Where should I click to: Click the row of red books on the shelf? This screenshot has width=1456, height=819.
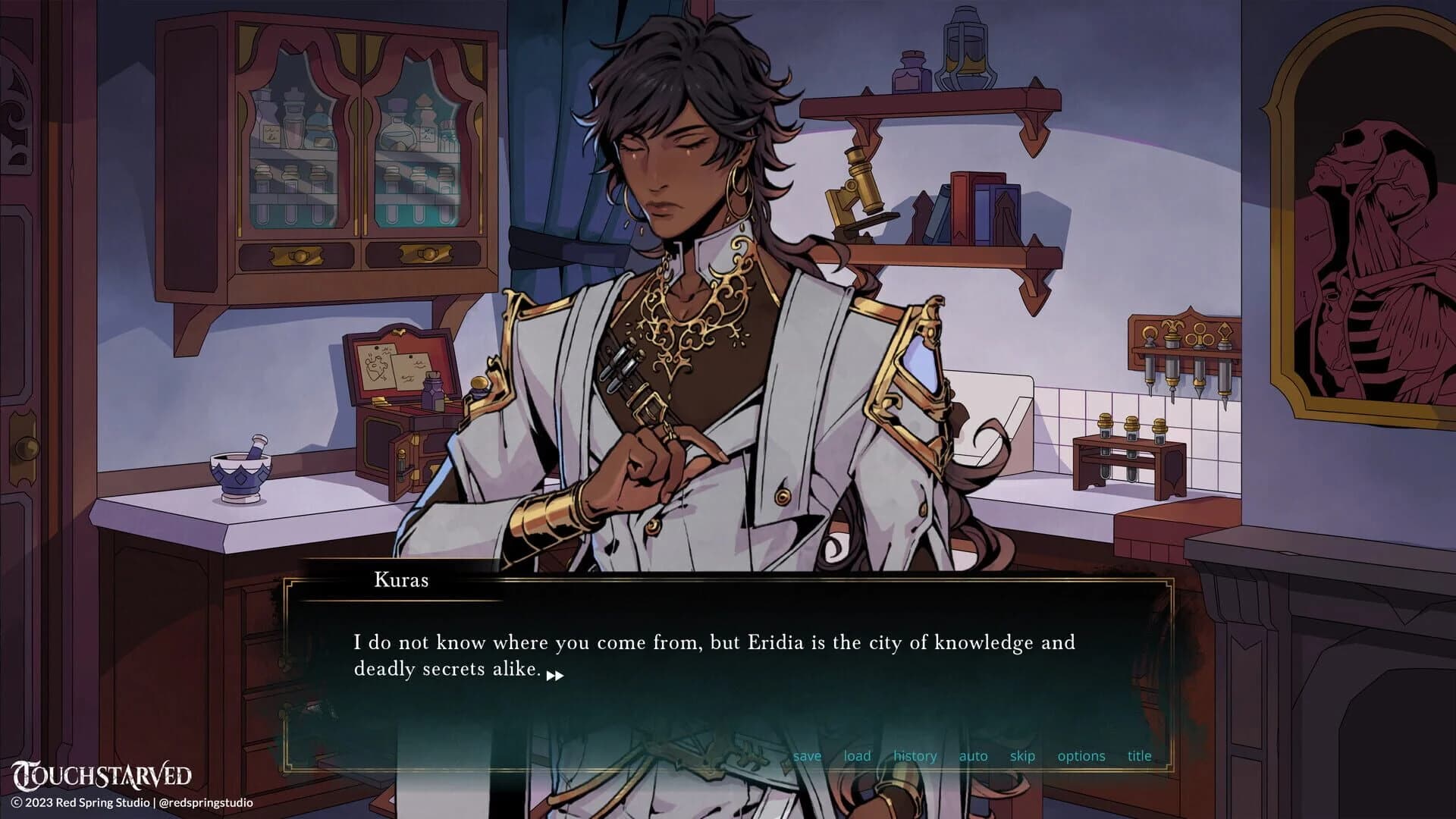pyautogui.click(x=963, y=205)
